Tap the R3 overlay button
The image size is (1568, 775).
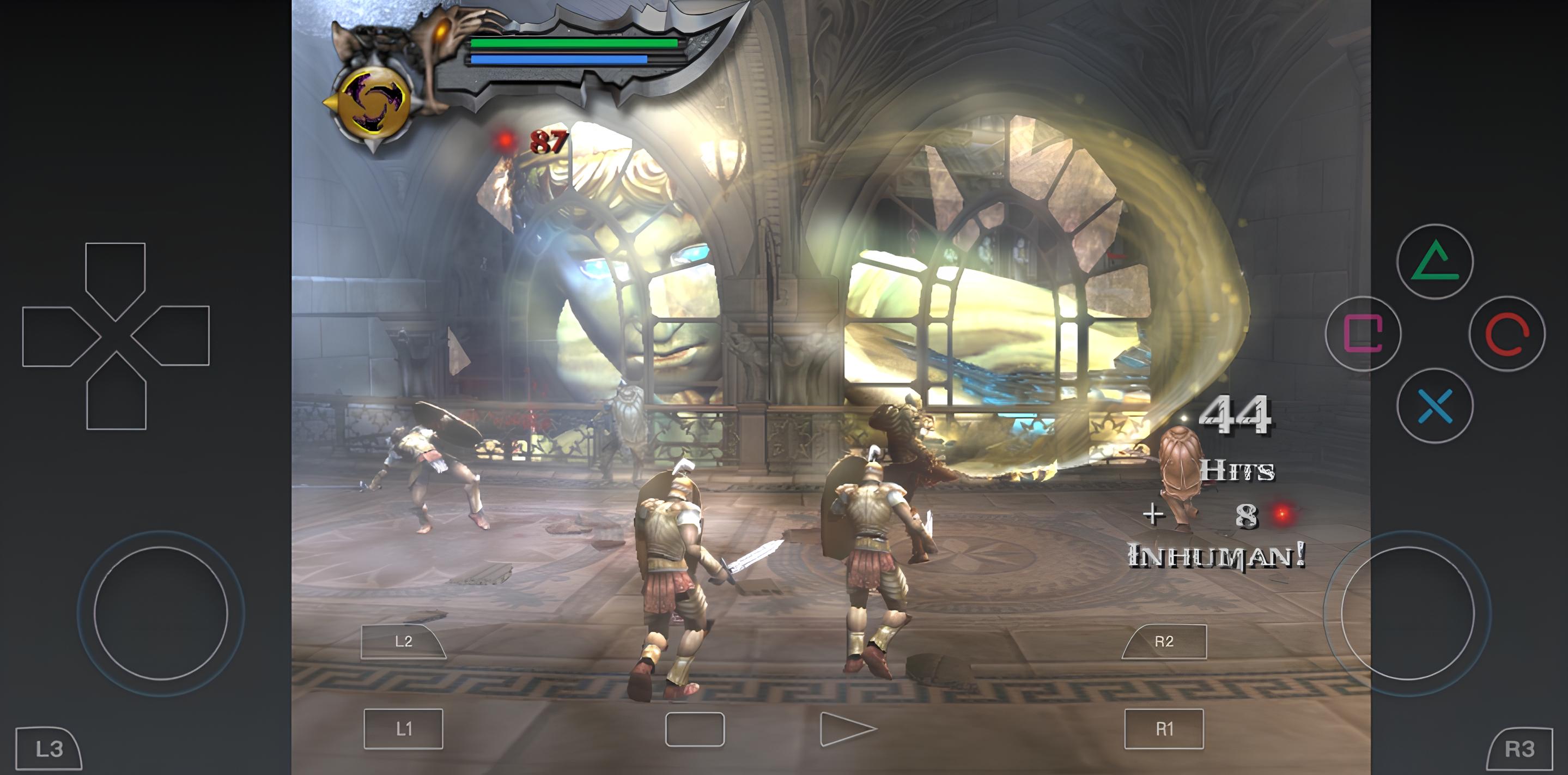1520,749
